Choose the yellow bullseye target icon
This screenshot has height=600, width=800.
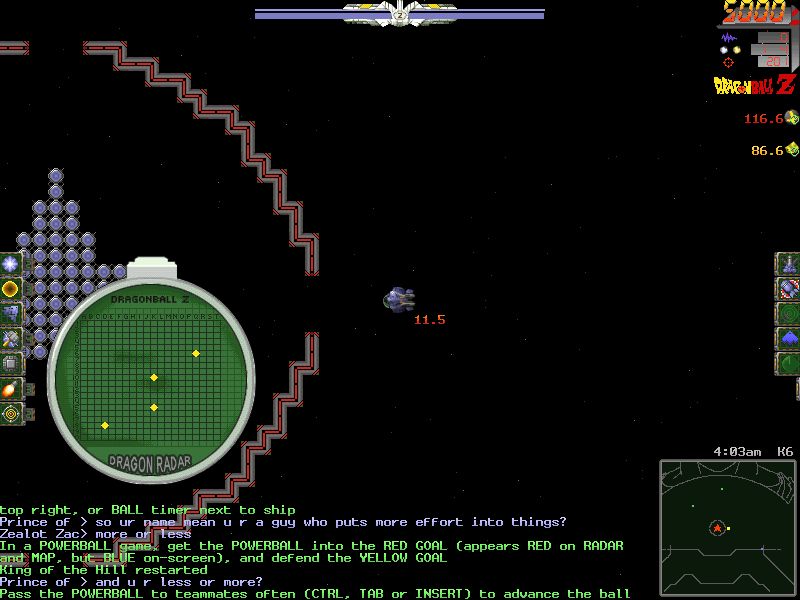10,413
